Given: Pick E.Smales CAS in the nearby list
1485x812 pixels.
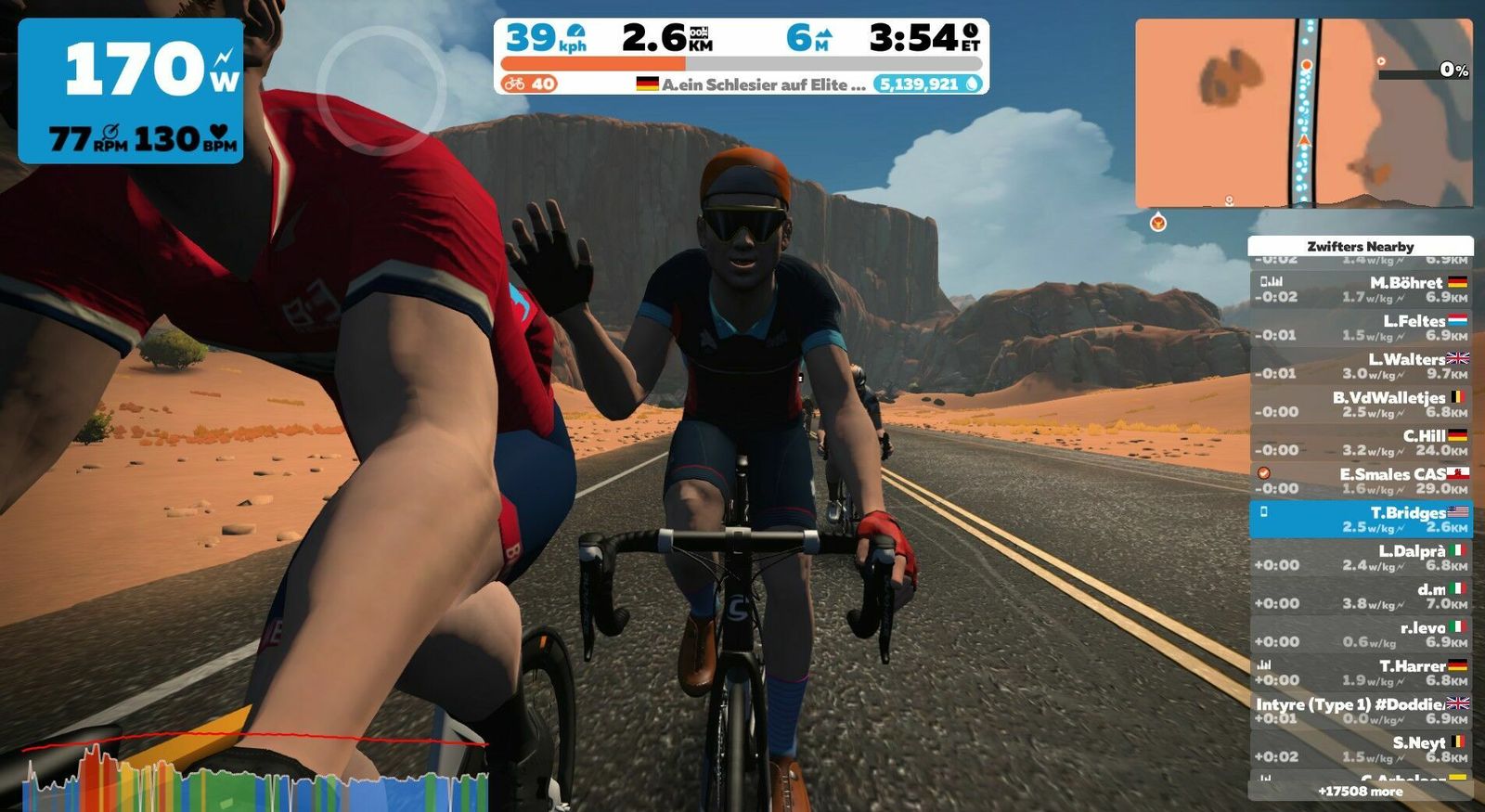Looking at the screenshot, I should [x=1361, y=481].
